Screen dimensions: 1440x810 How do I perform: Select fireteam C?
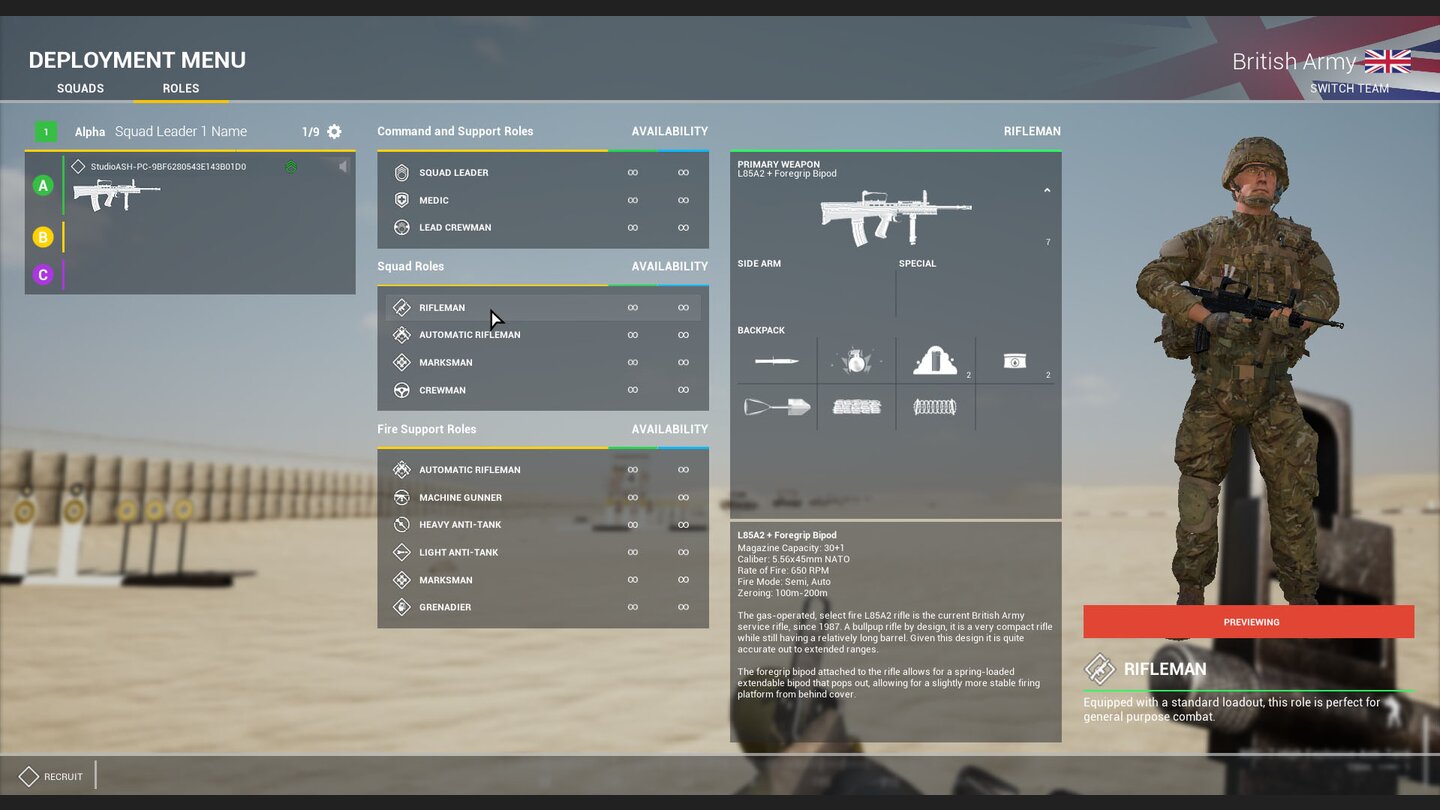click(x=42, y=274)
